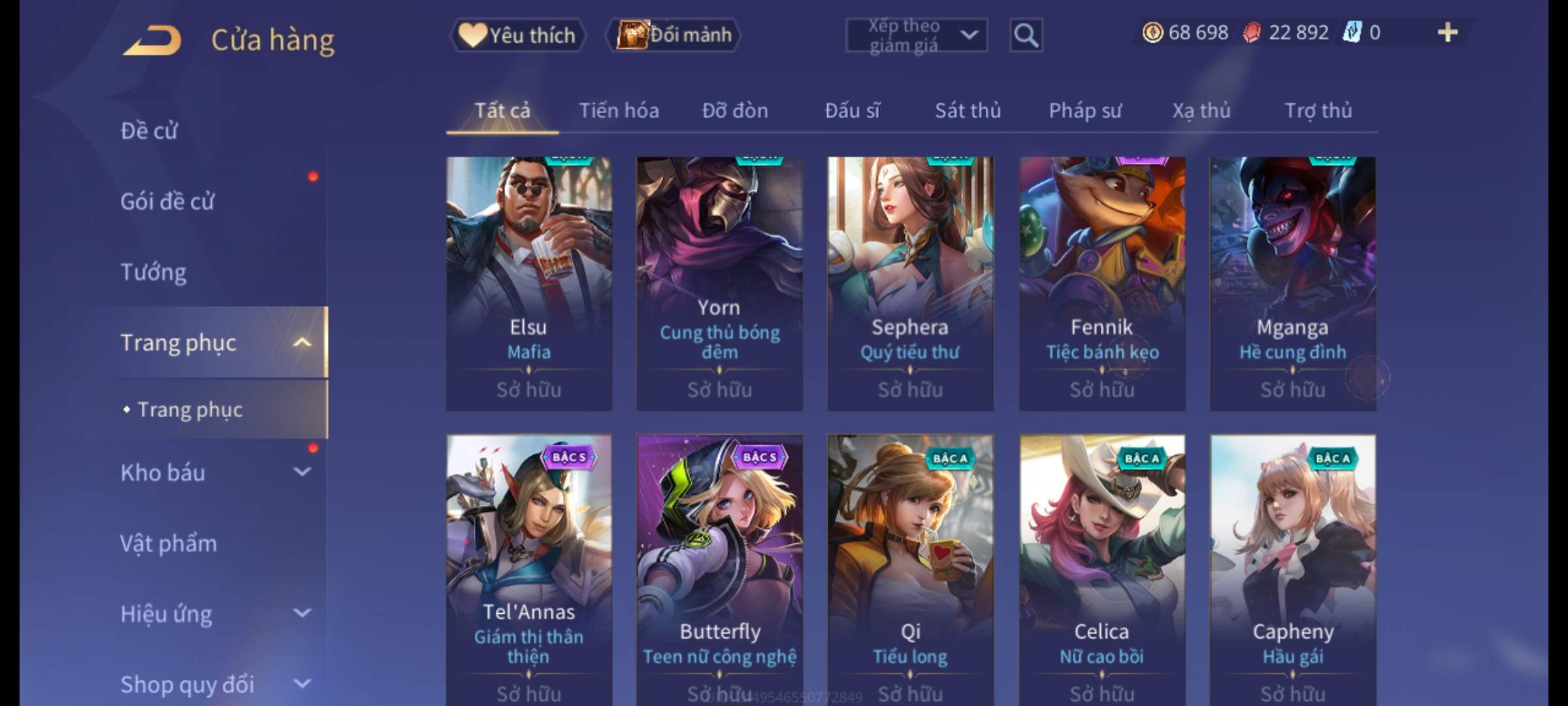Go to the Tướng heroes section
This screenshot has height=706, width=1568.
pos(154,272)
